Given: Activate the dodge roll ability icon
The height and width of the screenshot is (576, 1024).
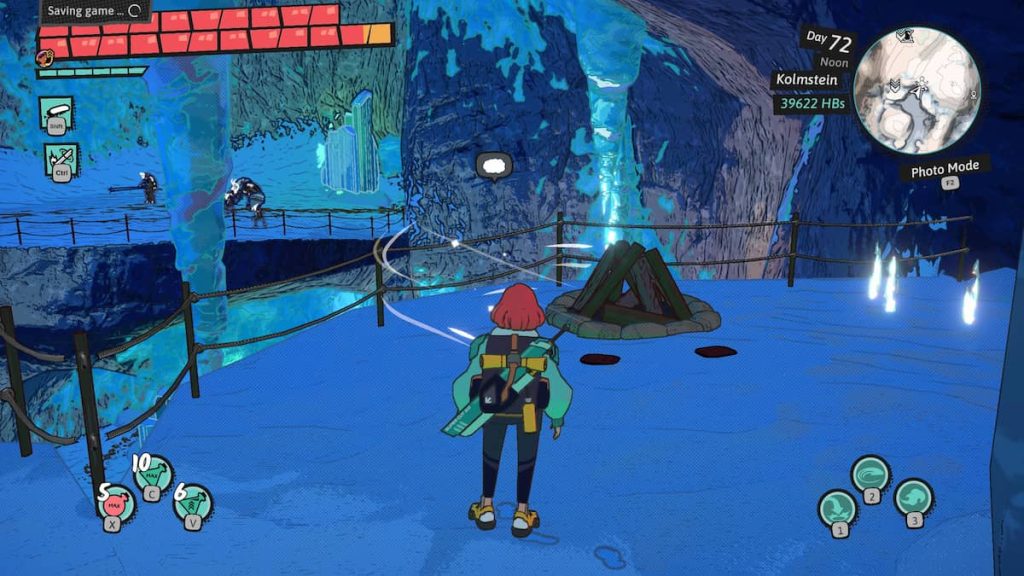Looking at the screenshot, I should (x=57, y=113).
